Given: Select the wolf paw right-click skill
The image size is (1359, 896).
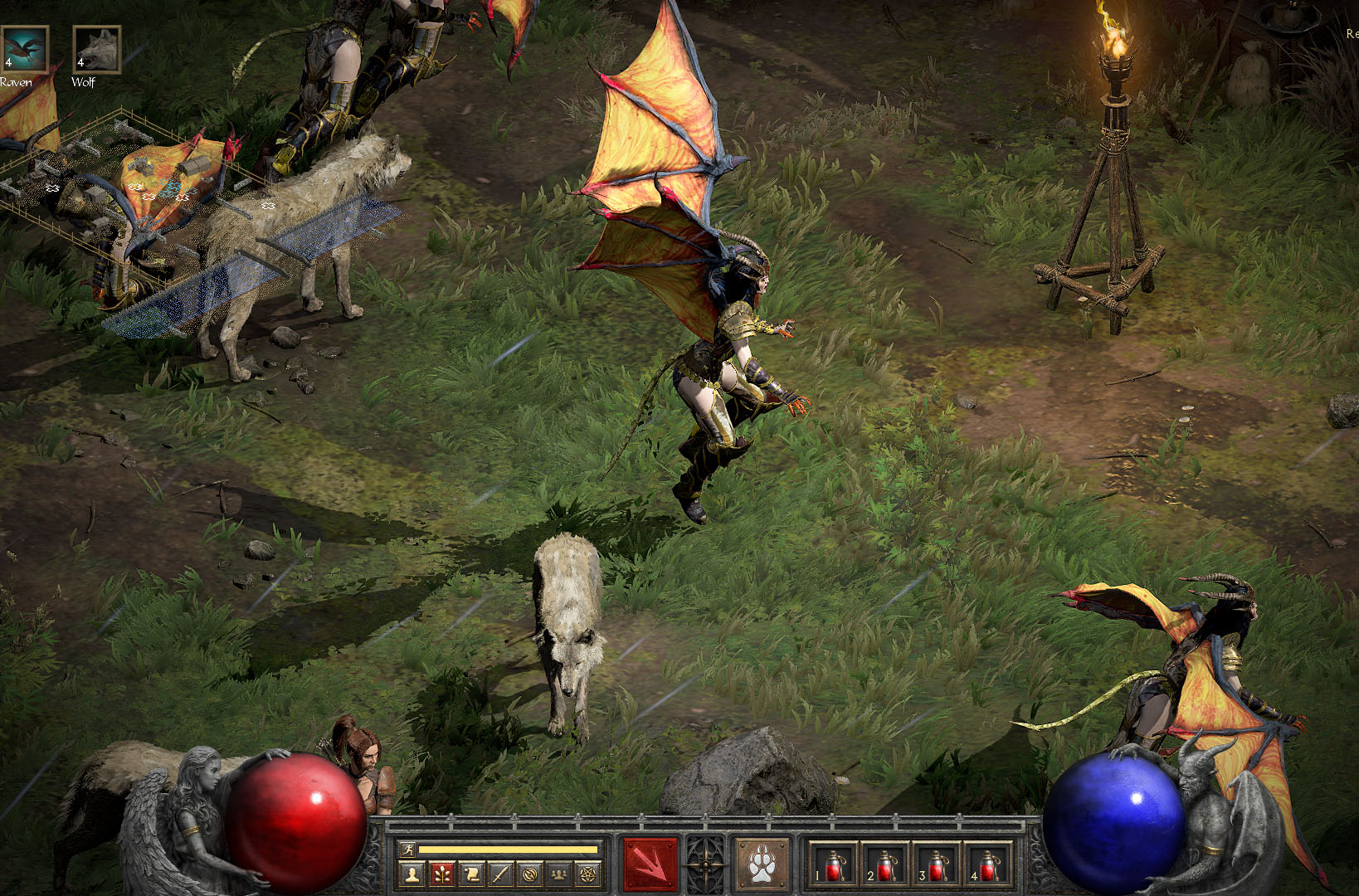Looking at the screenshot, I should [761, 864].
